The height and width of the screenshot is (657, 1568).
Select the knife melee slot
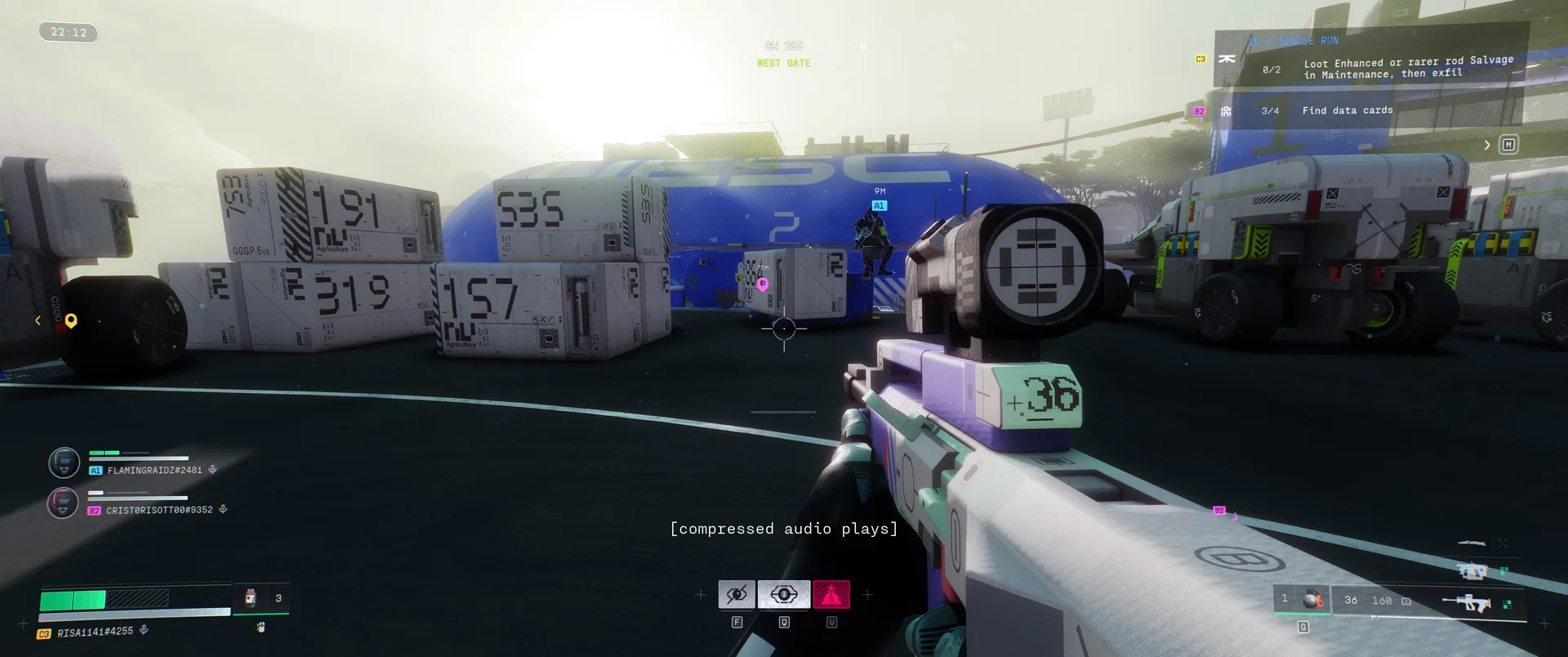point(1472,543)
